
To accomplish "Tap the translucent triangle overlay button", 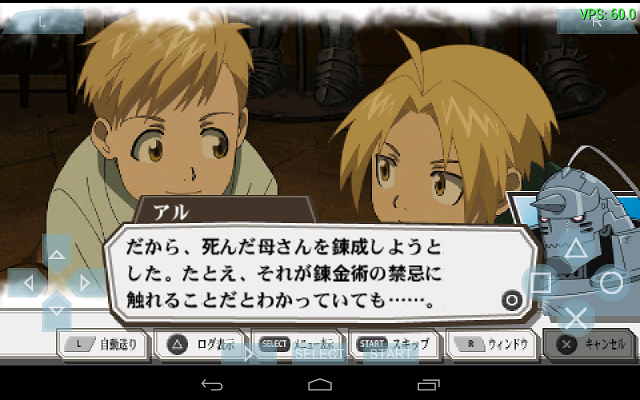I will [x=576, y=249].
